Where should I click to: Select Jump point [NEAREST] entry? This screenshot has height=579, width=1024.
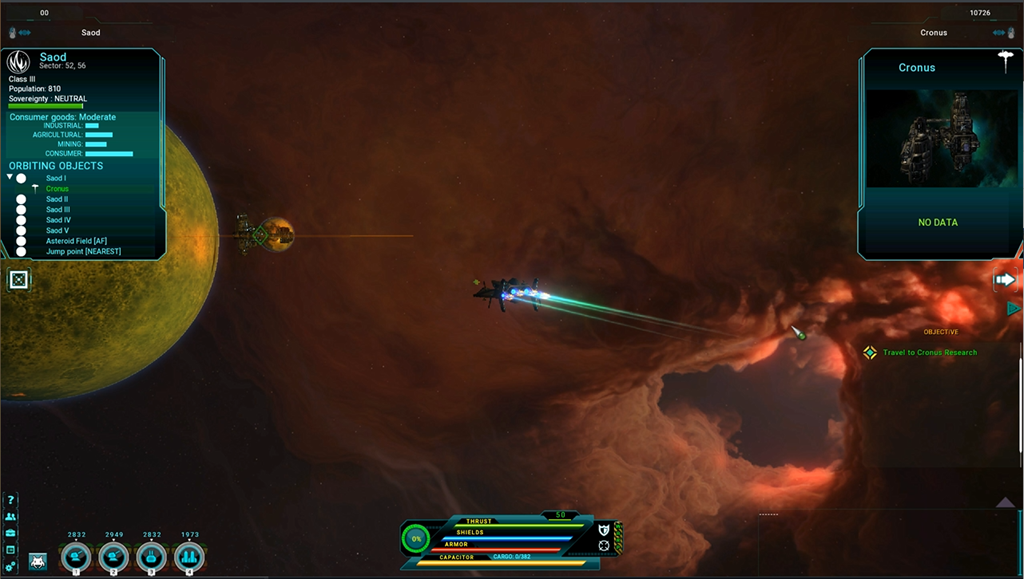click(83, 251)
